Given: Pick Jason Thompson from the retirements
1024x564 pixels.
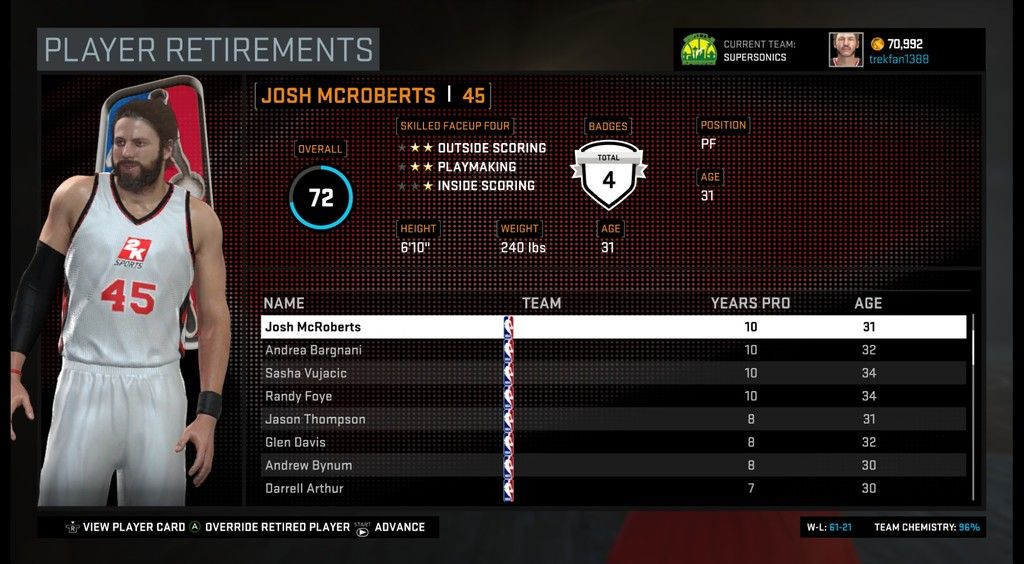Looking at the screenshot, I should pyautogui.click(x=612, y=419).
